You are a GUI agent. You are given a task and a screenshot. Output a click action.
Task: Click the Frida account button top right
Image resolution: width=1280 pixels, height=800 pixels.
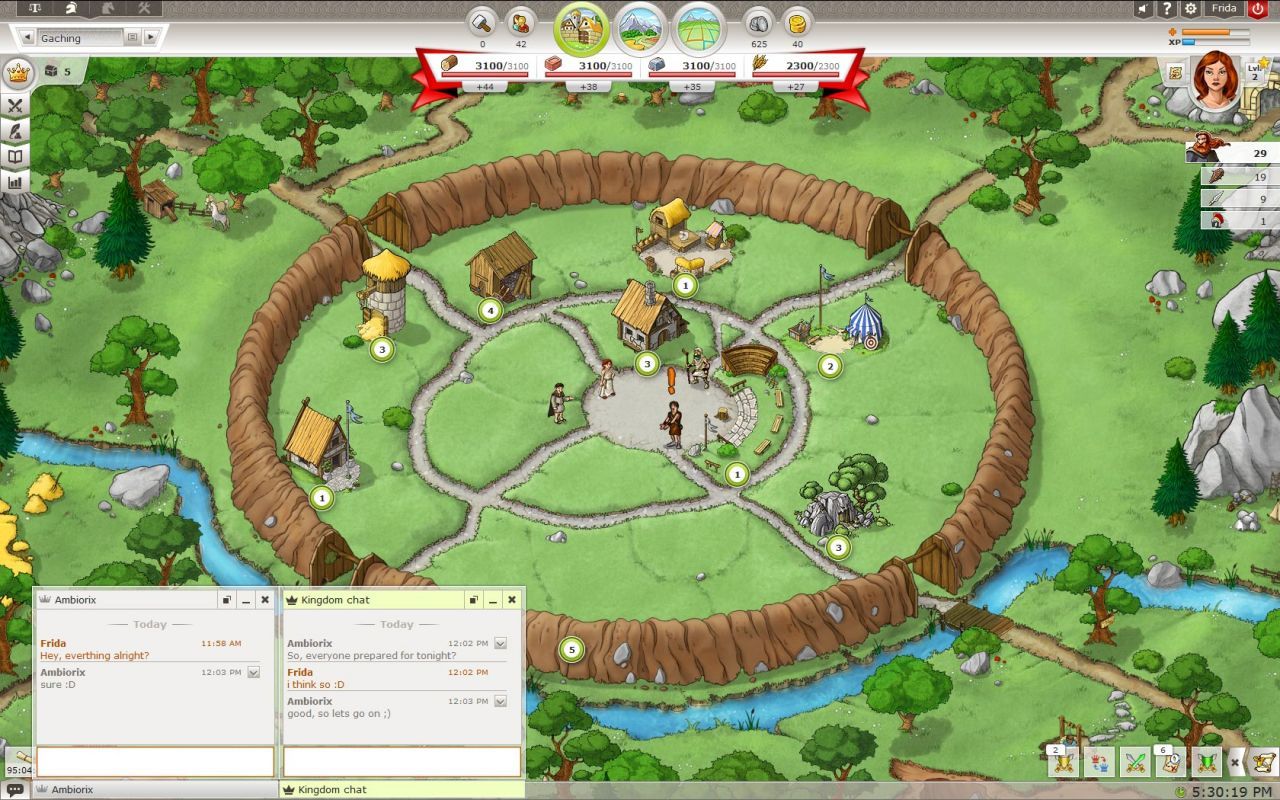[x=1227, y=9]
